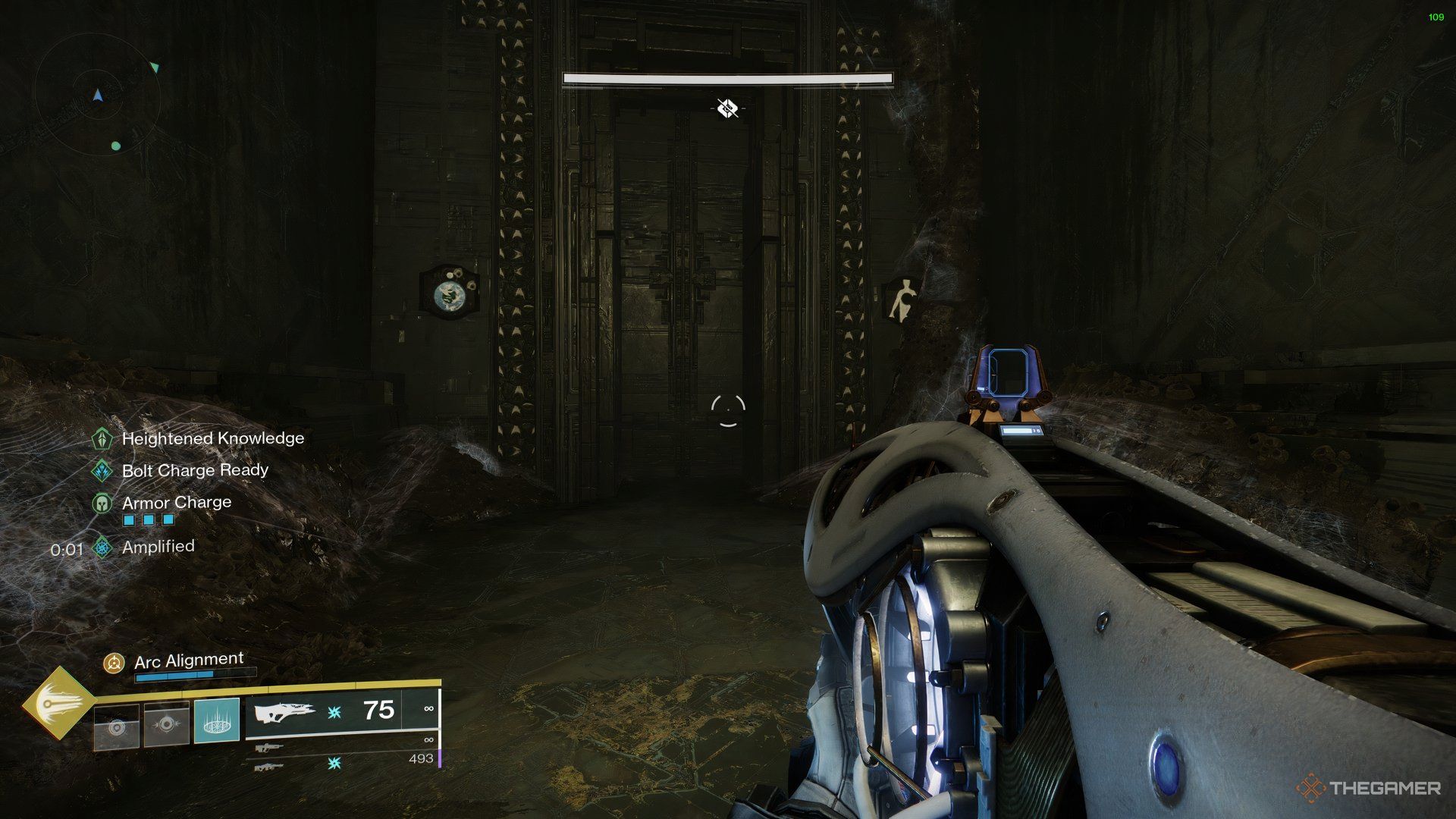Viewport: 1456px width, 819px height.
Task: Click the Bolt Charge Ready buff icon
Action: [x=102, y=470]
